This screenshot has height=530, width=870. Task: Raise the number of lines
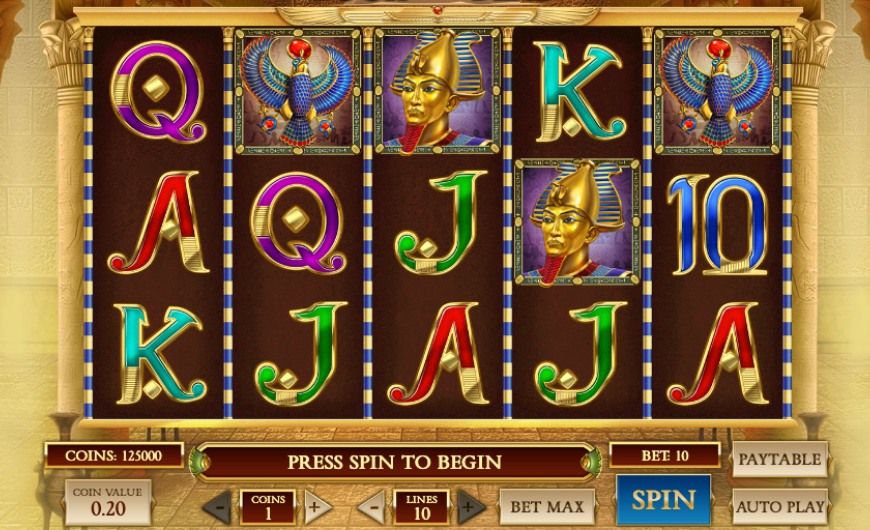pos(471,506)
